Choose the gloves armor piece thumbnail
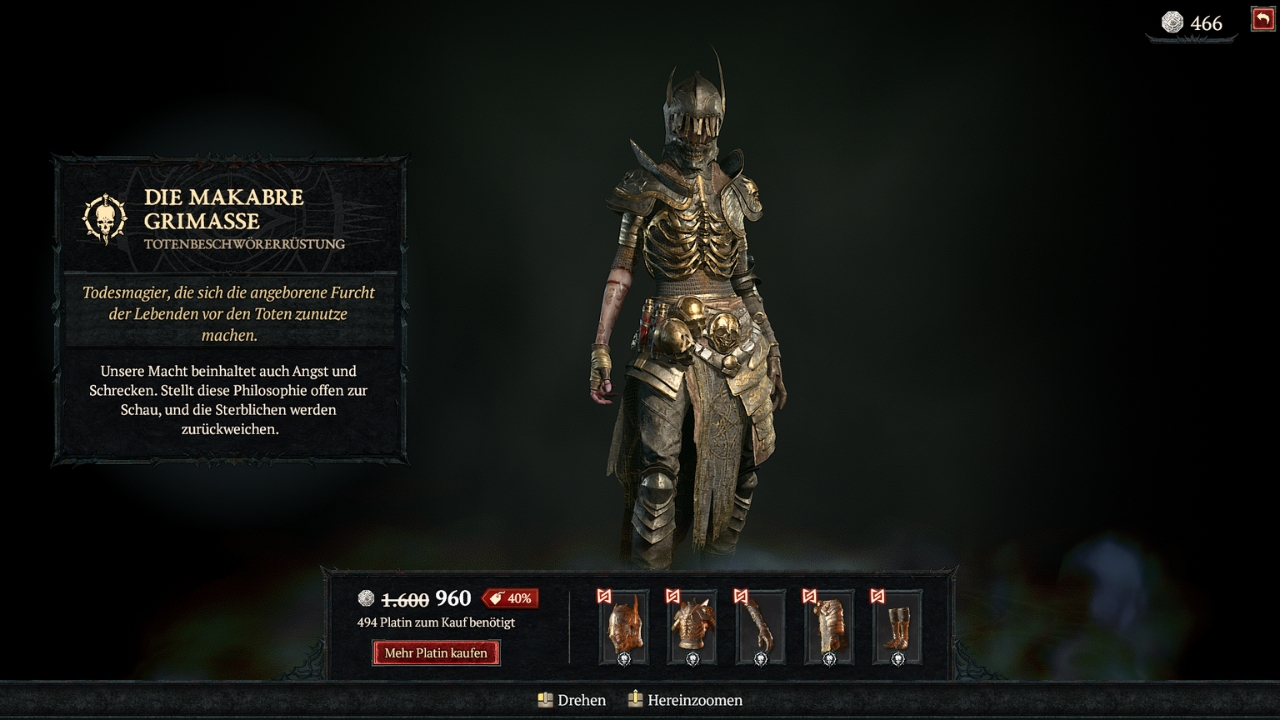1280x720 pixels. [760, 627]
